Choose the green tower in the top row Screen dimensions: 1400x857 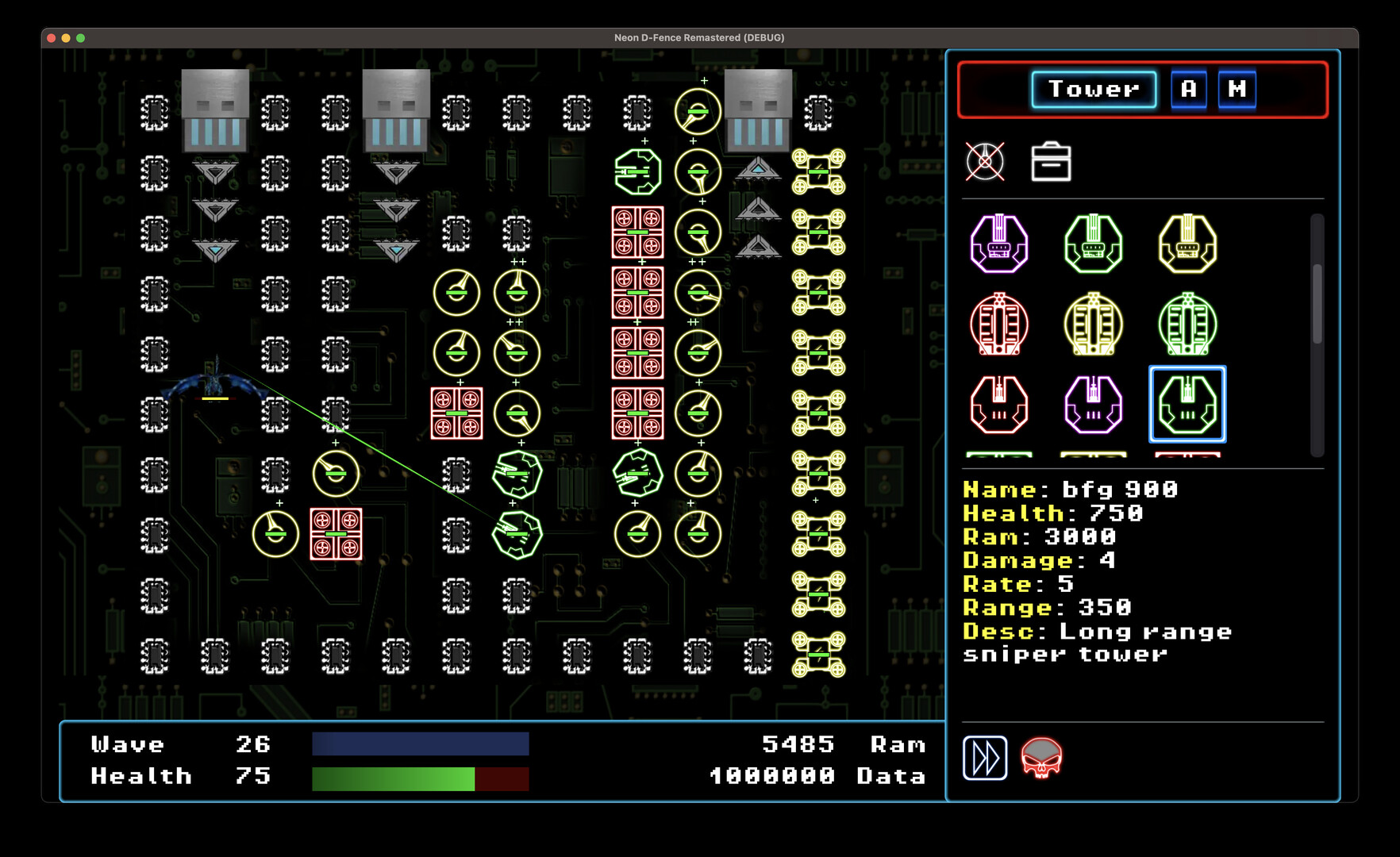[1094, 244]
